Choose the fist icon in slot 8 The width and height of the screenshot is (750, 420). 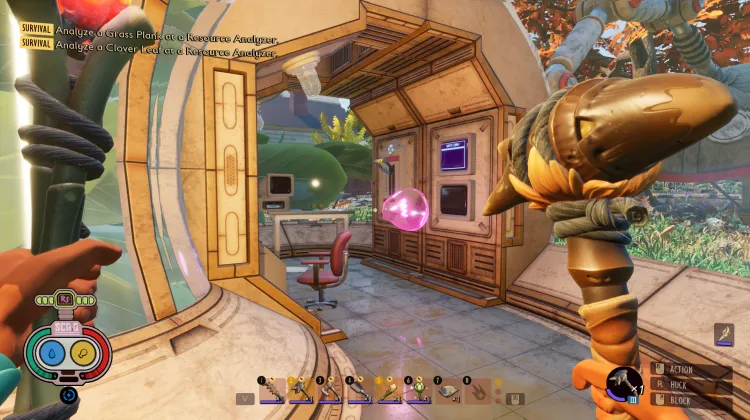click(x=476, y=391)
